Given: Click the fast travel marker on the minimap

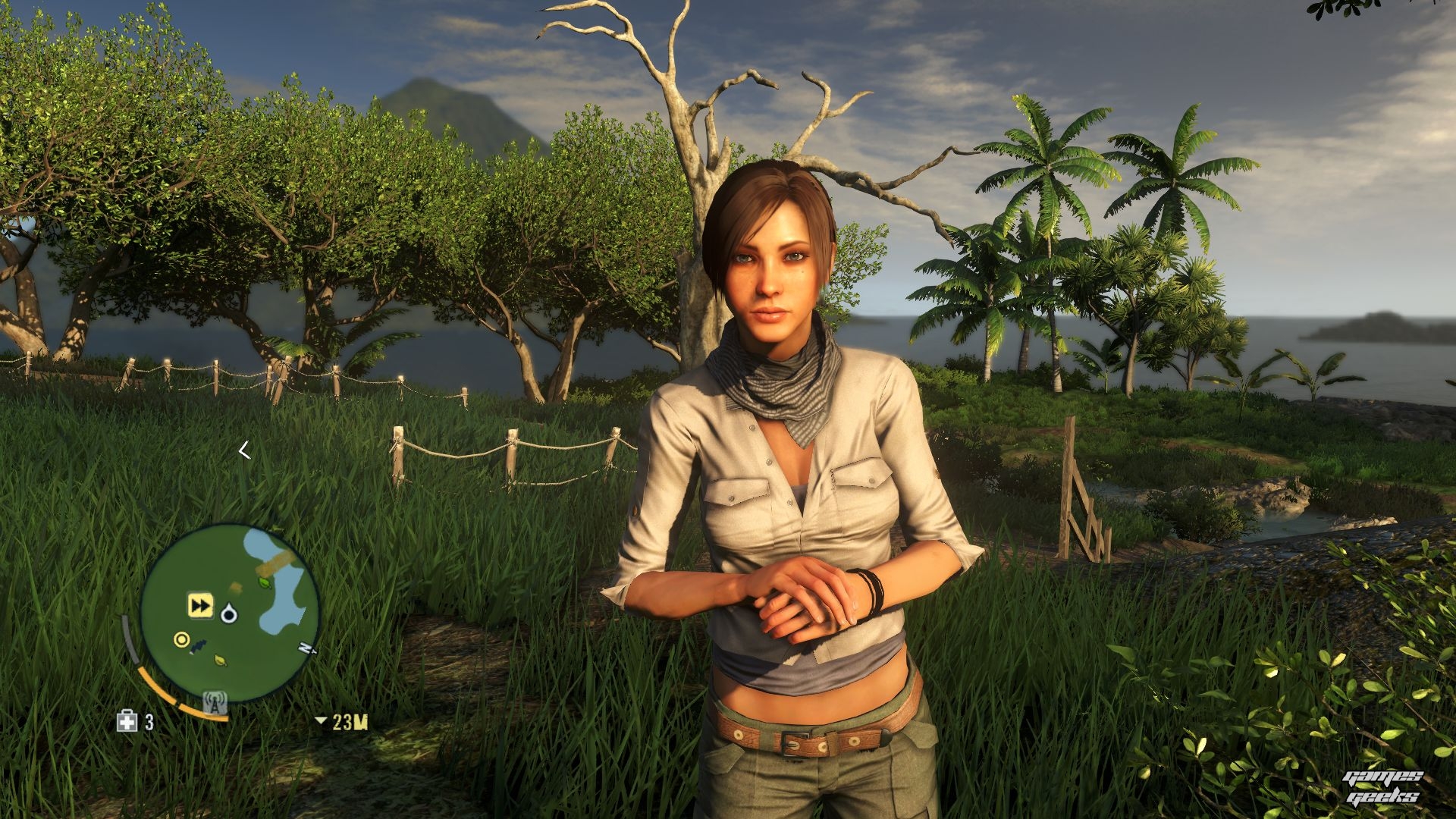Looking at the screenshot, I should coord(200,606).
